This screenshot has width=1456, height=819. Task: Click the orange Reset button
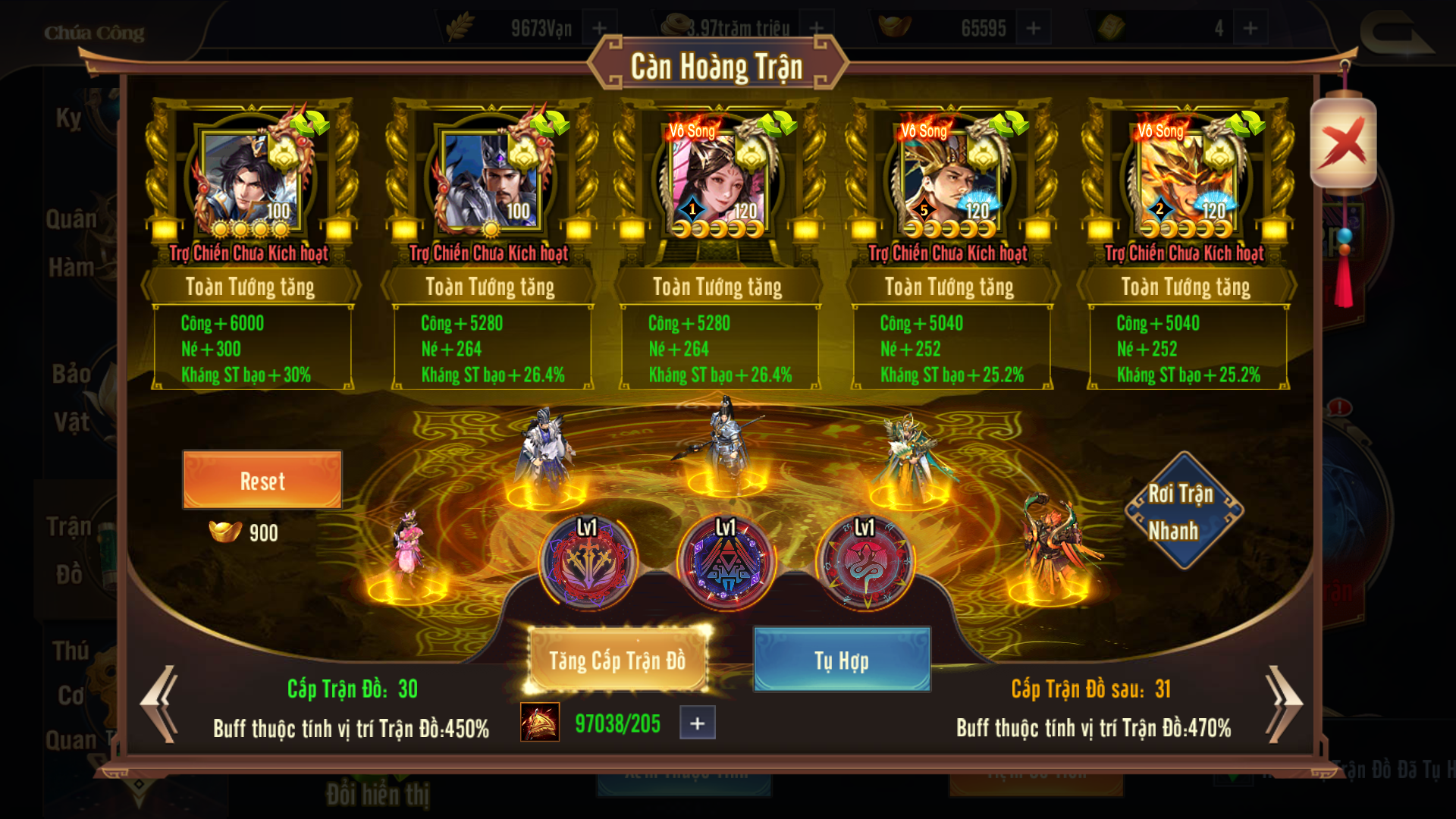click(x=262, y=481)
